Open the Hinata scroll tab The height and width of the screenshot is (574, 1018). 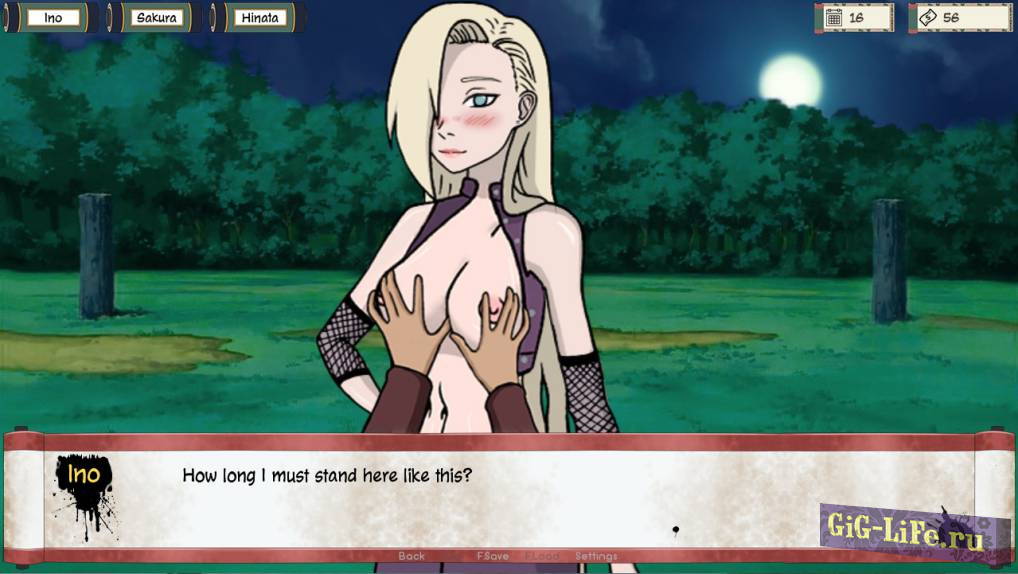click(x=259, y=18)
